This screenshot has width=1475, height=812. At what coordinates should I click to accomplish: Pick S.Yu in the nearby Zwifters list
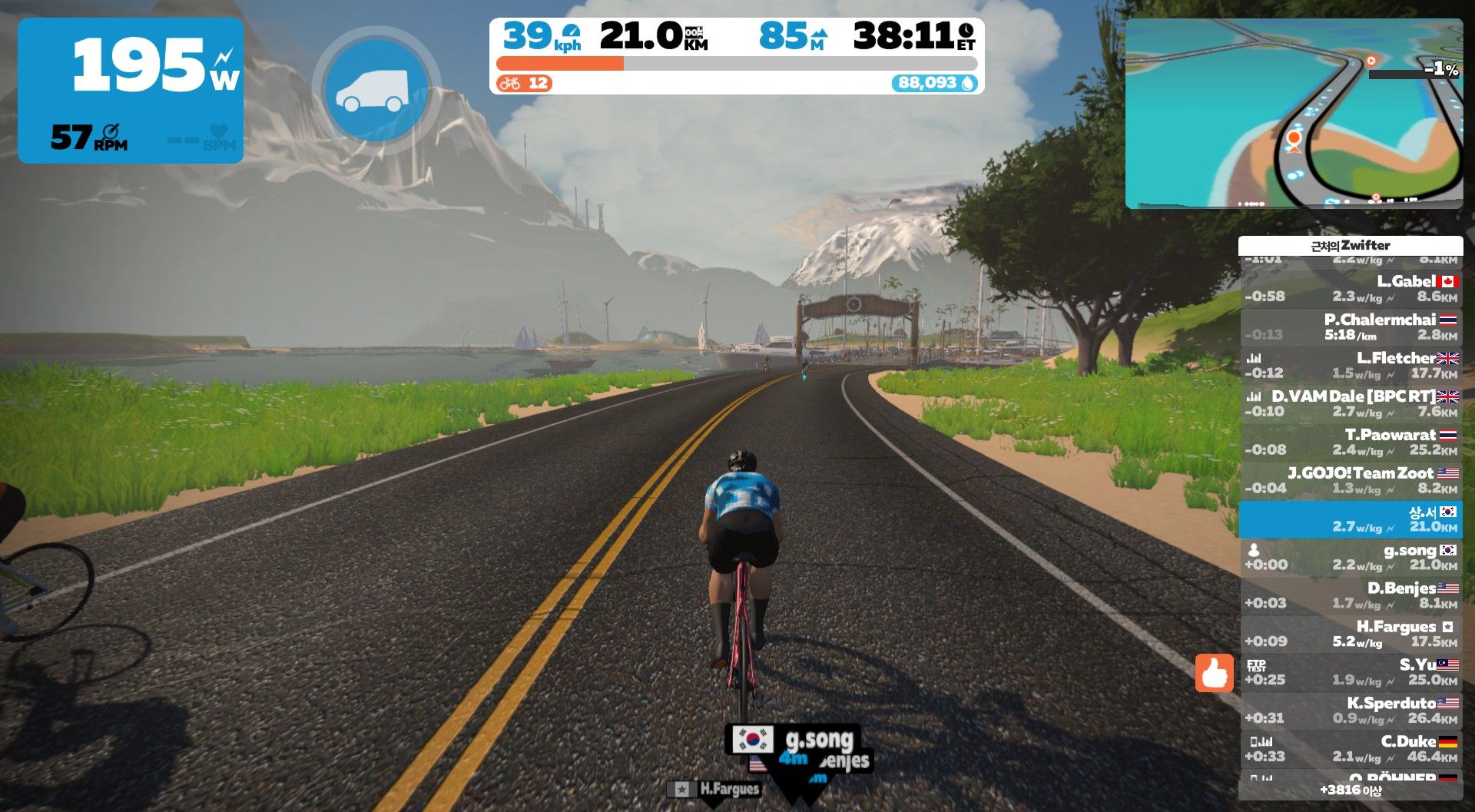point(1351,673)
